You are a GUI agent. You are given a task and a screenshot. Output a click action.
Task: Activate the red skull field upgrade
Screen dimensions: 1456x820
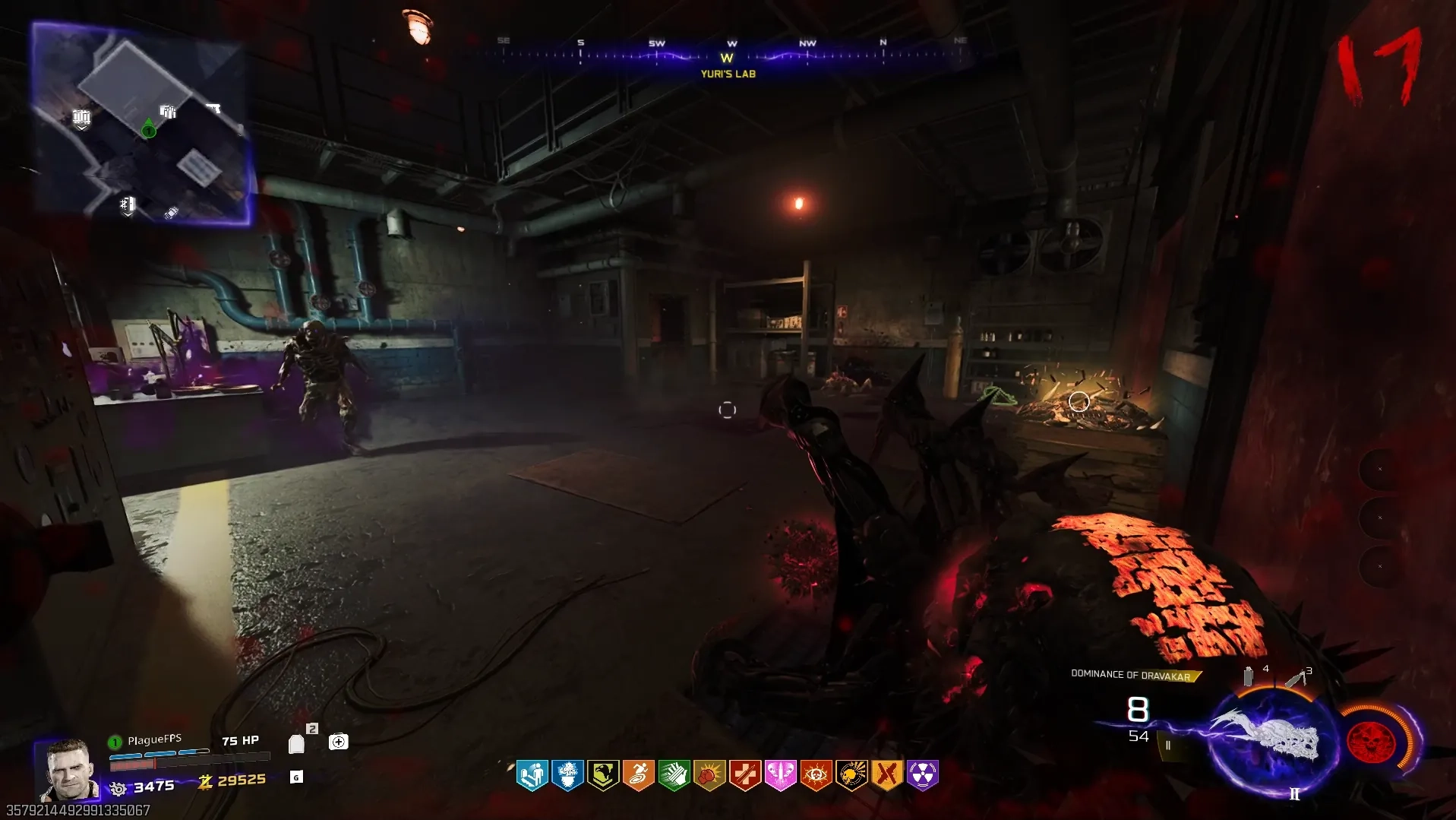(x=1372, y=741)
